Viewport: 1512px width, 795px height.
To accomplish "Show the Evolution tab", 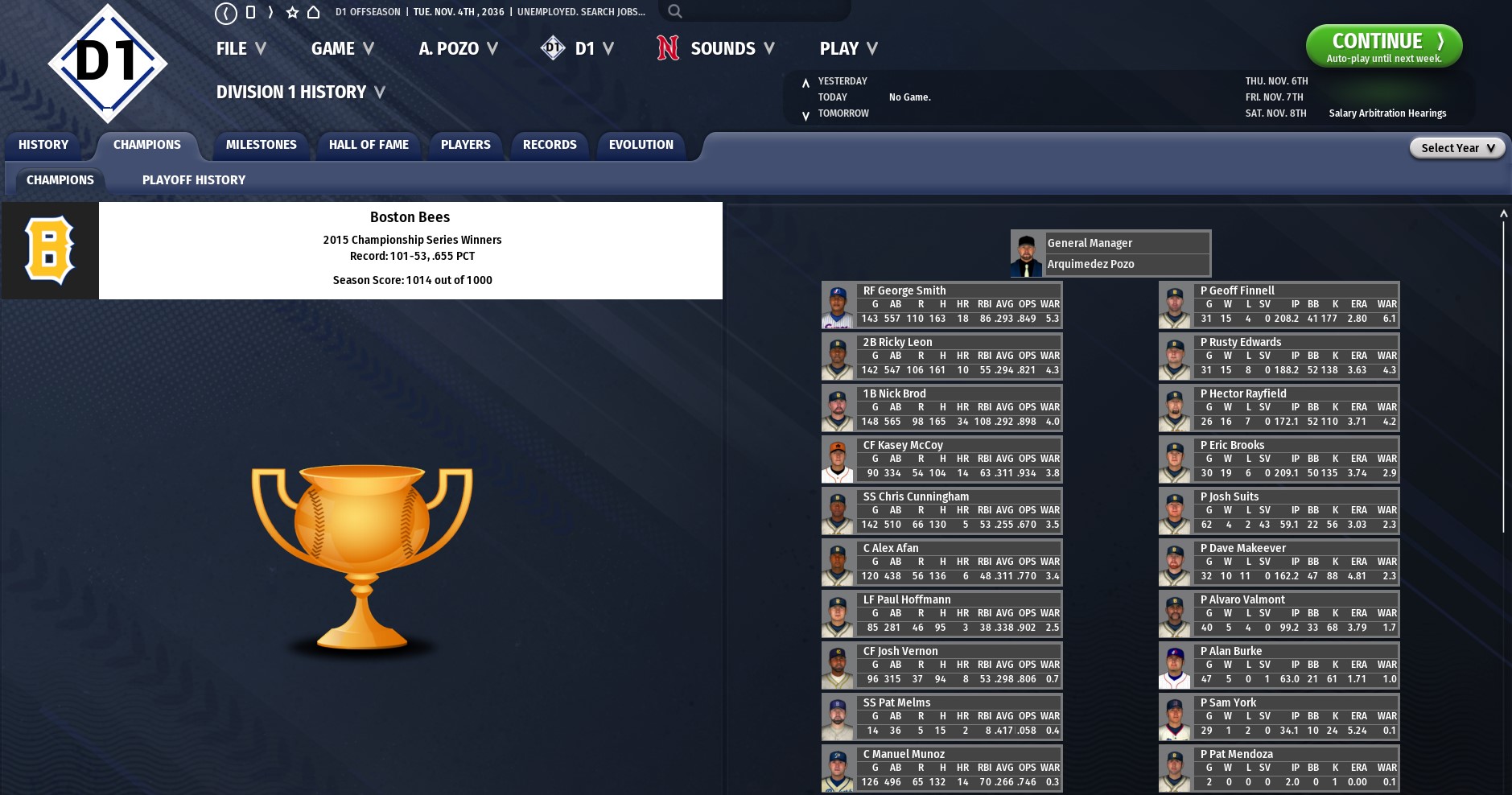I will click(641, 145).
